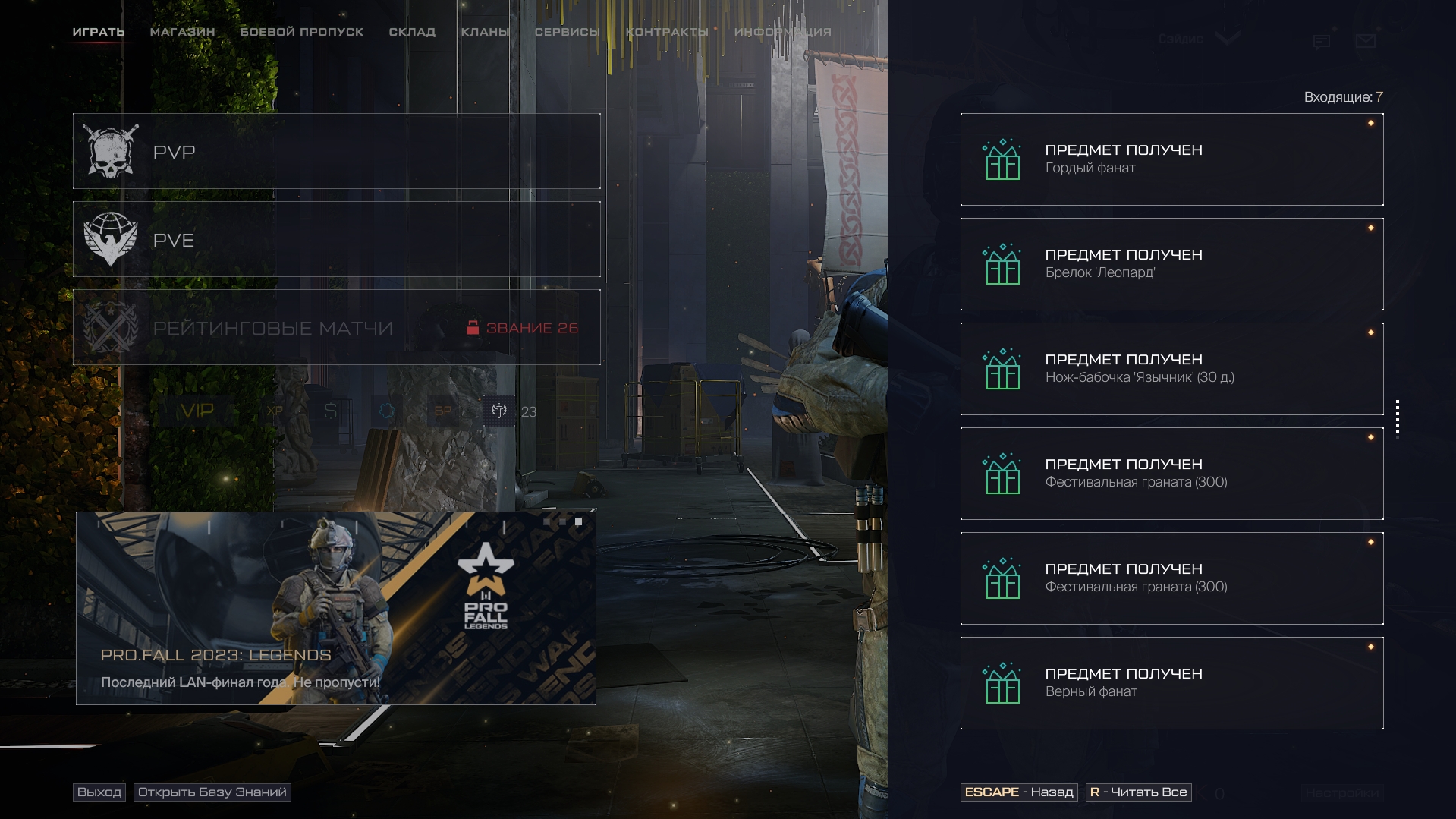The image size is (1456, 819).
Task: Open the МАГАЗИН menu
Action: coord(181,32)
